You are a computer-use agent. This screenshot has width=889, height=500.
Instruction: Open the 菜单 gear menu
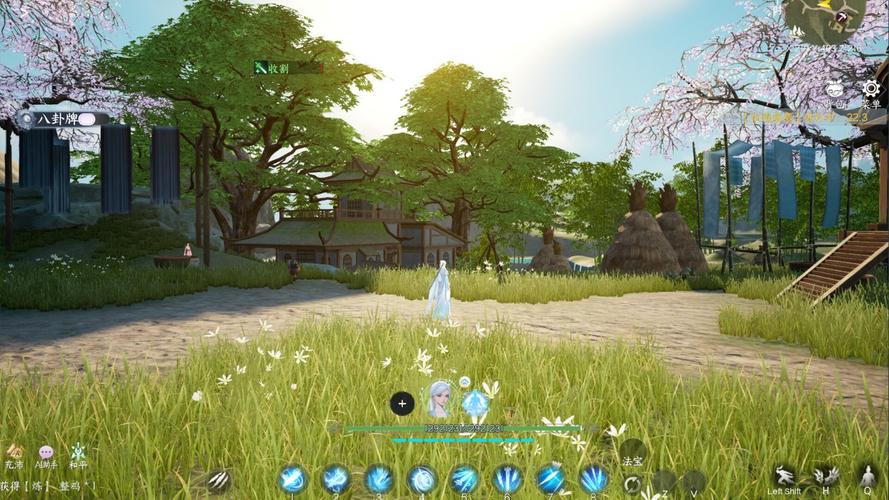[x=871, y=89]
